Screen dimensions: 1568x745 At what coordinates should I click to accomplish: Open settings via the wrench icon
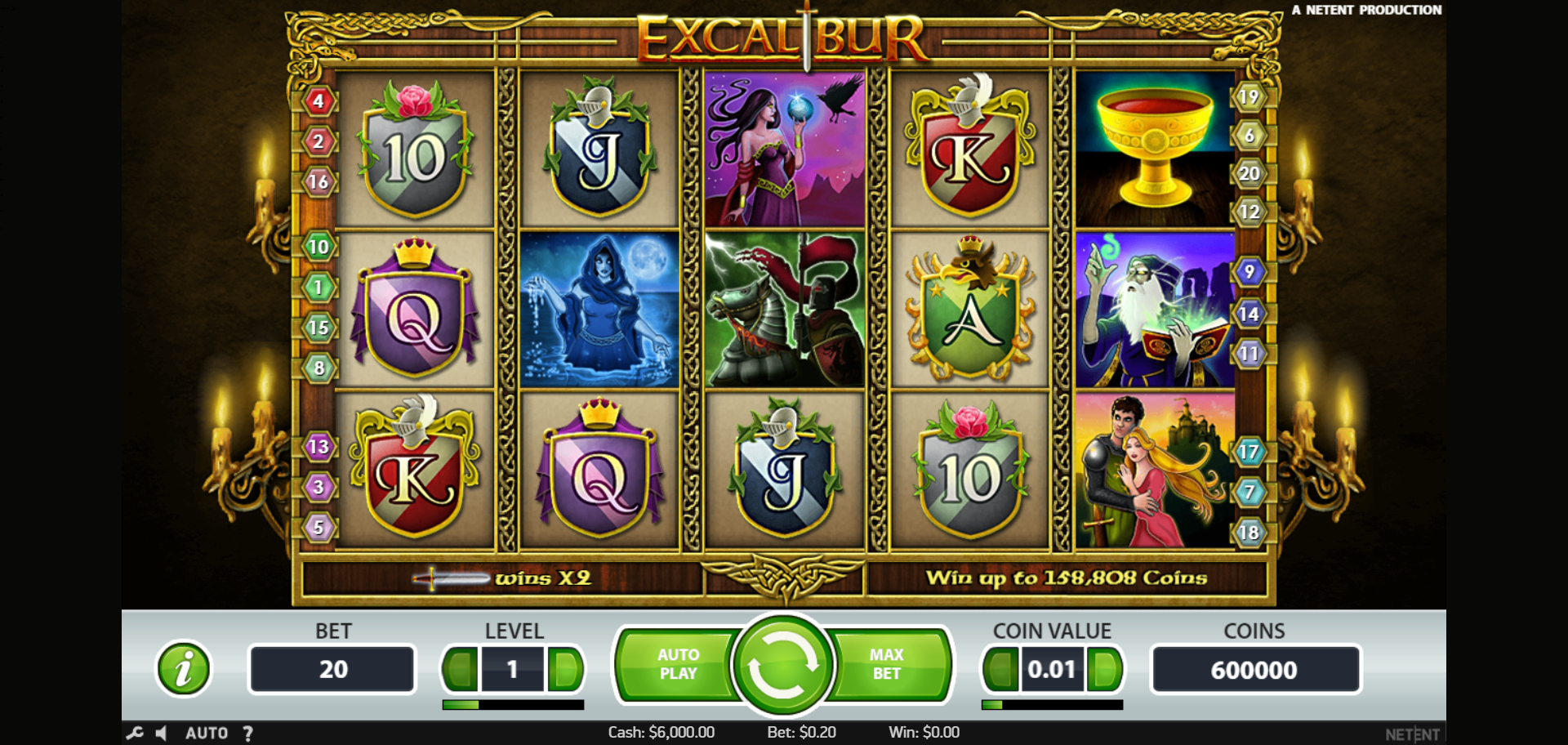point(135,733)
